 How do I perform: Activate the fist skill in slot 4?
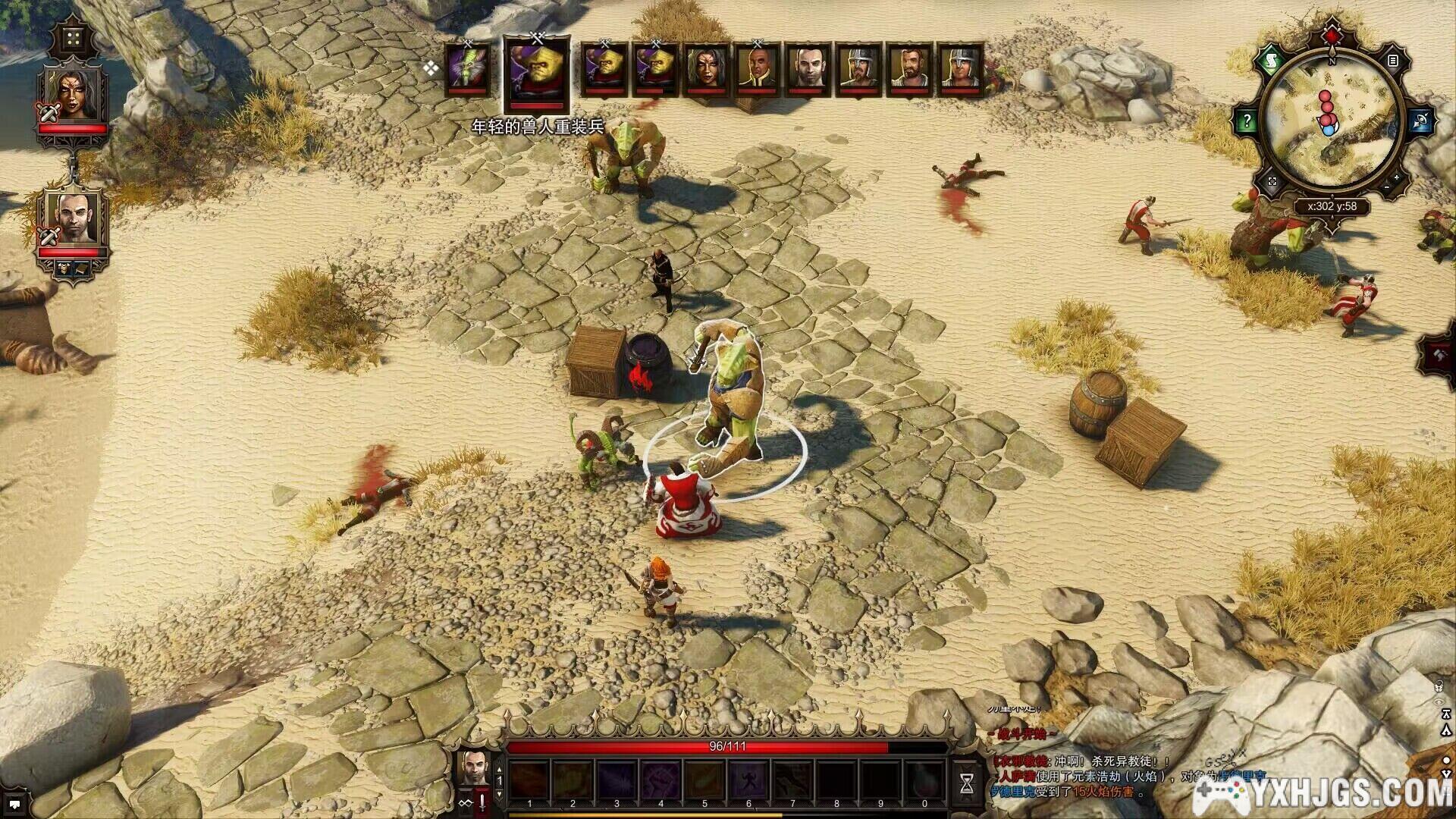coord(661,781)
